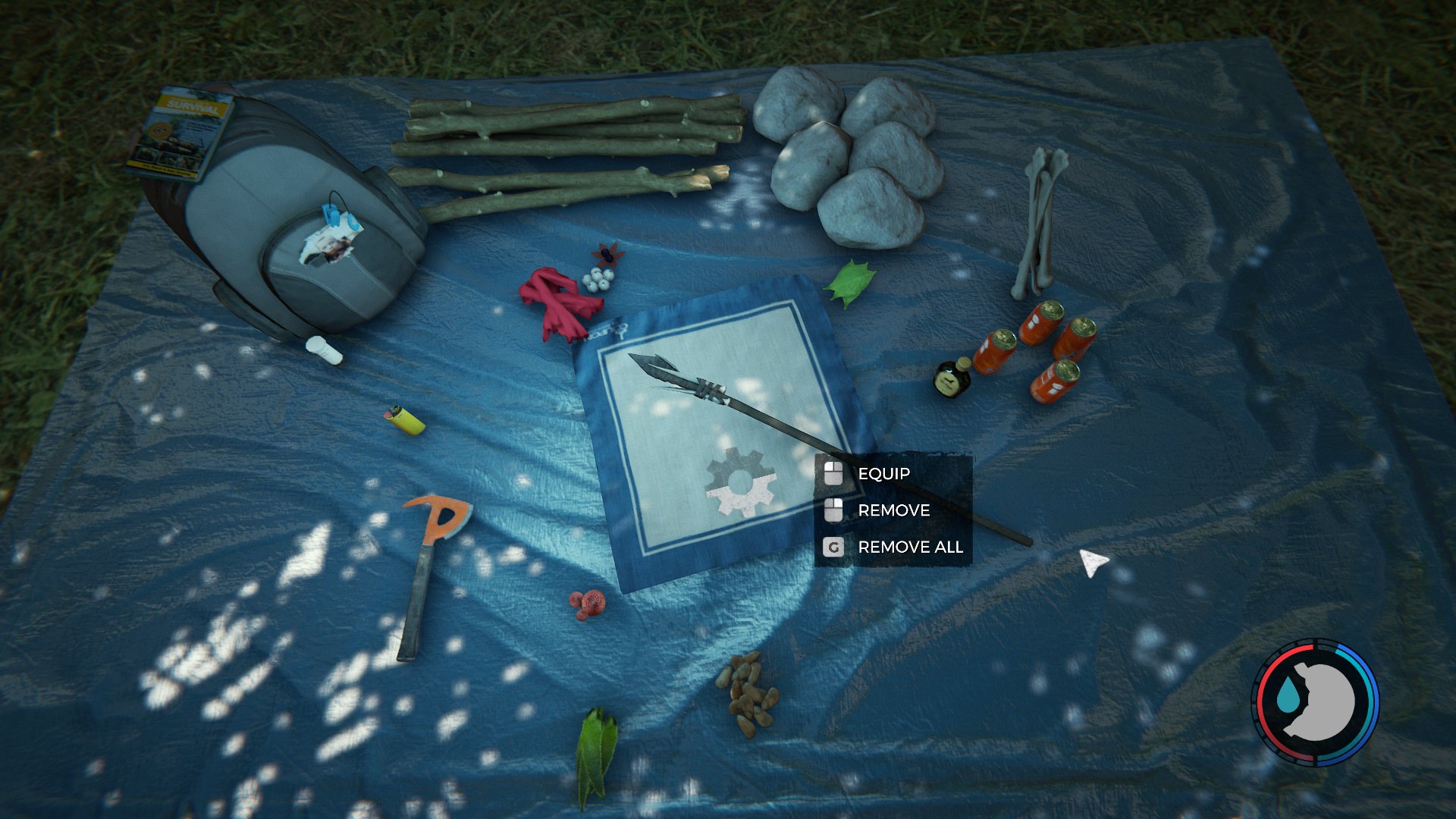
Task: Select REMOVE from the context menu
Action: [893, 510]
